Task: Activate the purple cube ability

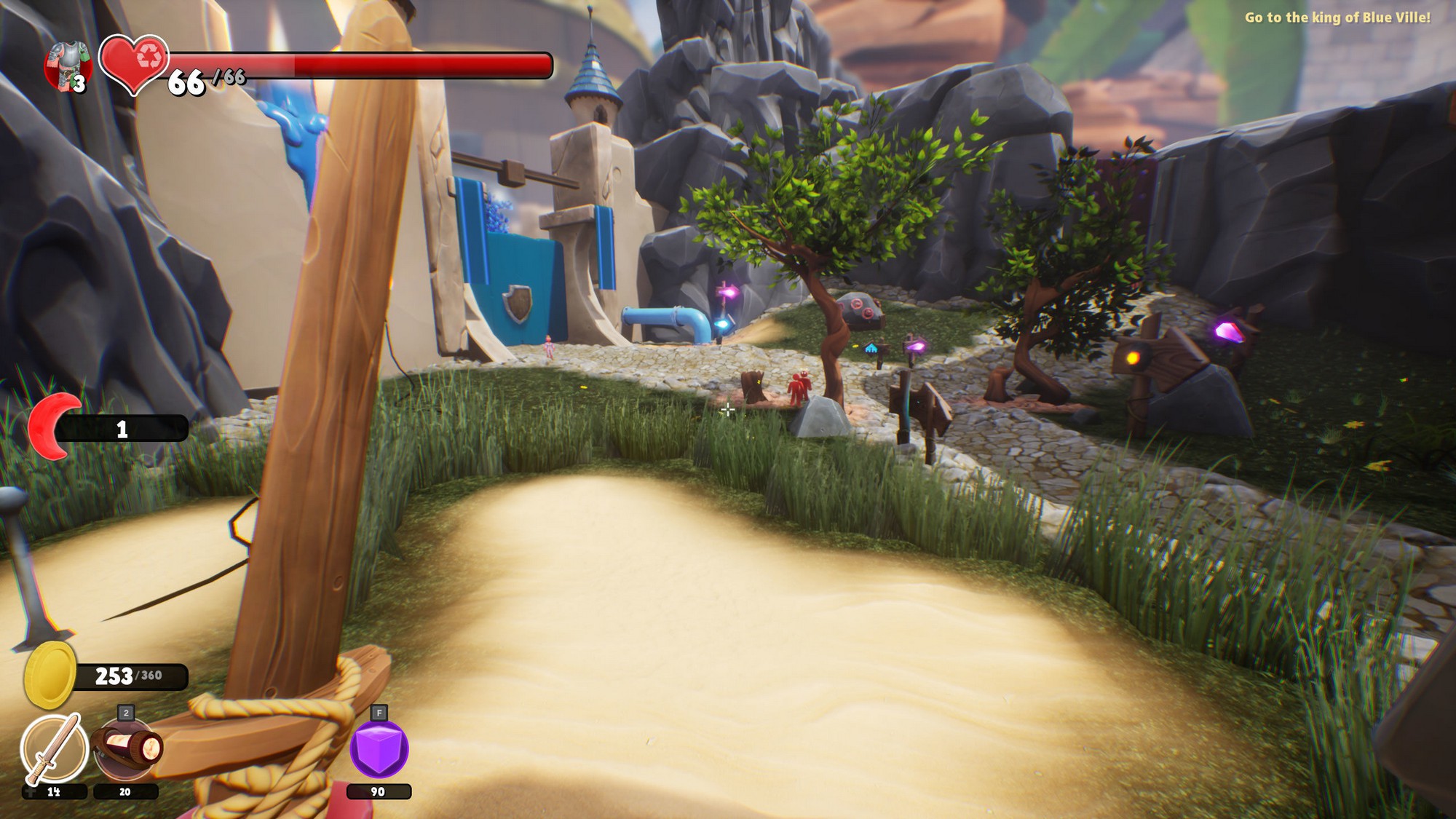Action: 379,750
